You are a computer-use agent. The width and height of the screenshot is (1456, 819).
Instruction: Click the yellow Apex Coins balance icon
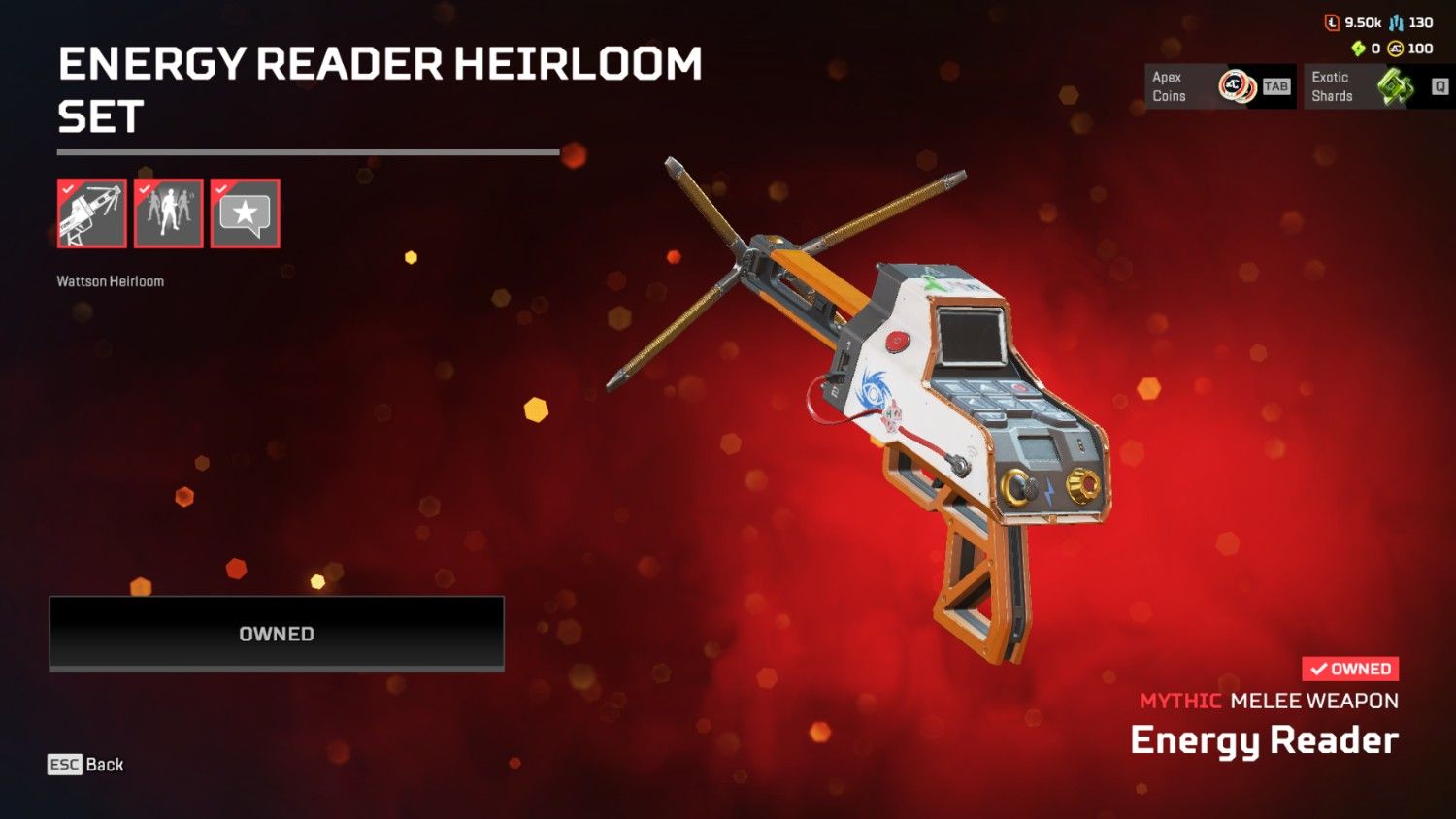[1395, 49]
